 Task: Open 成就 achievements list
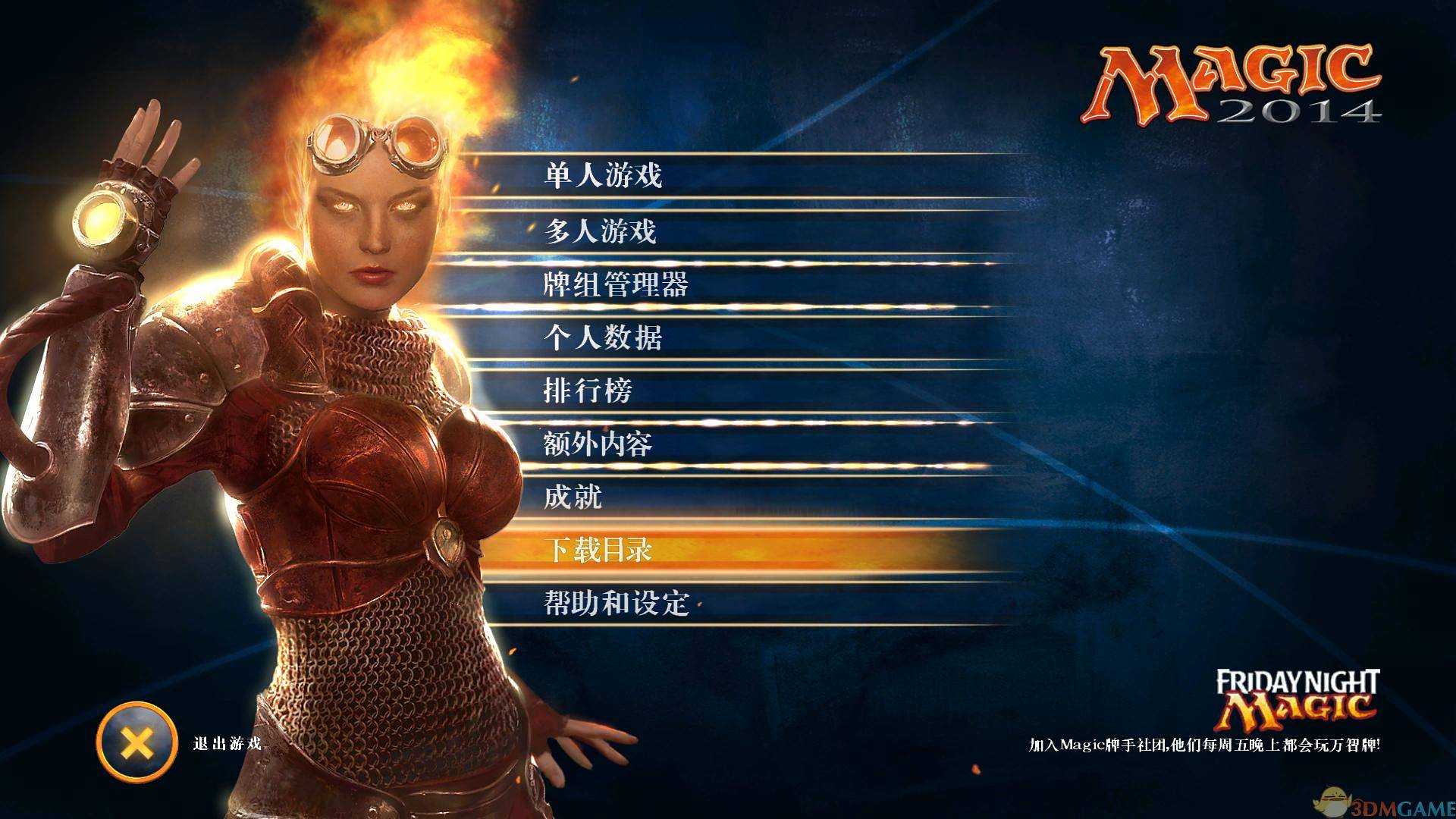[573, 497]
